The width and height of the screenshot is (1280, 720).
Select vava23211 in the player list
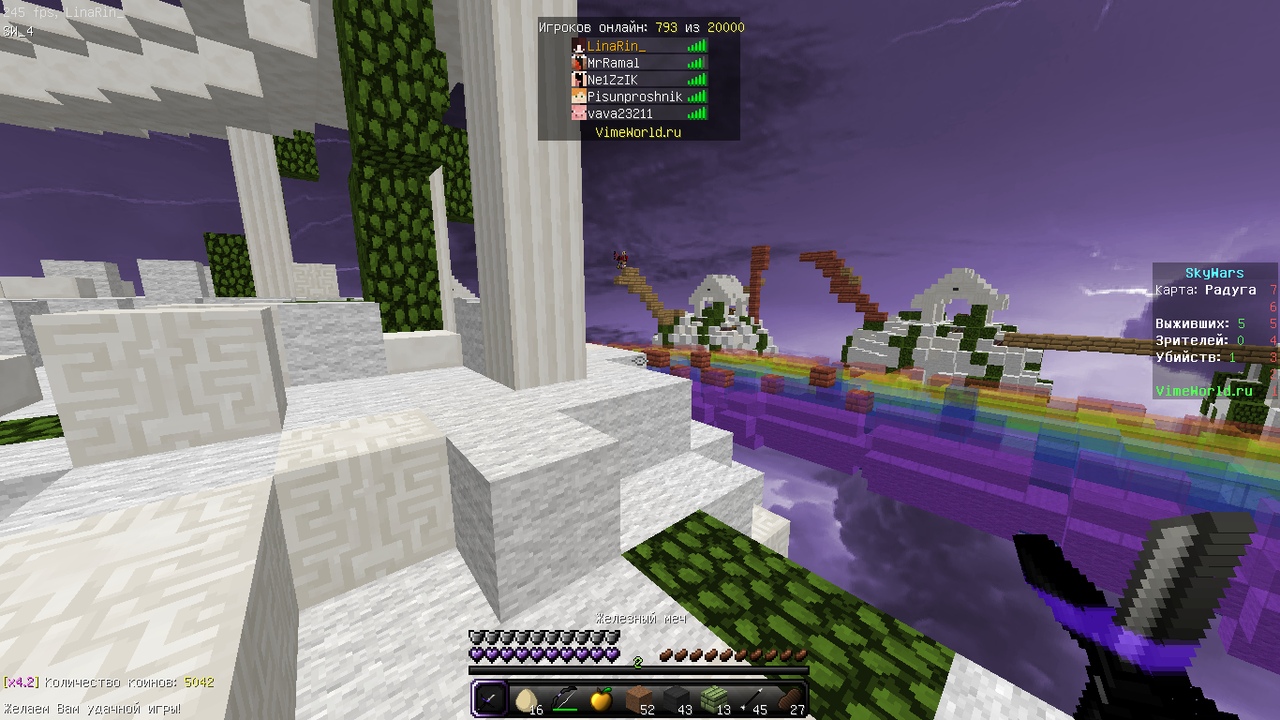pyautogui.click(x=620, y=114)
